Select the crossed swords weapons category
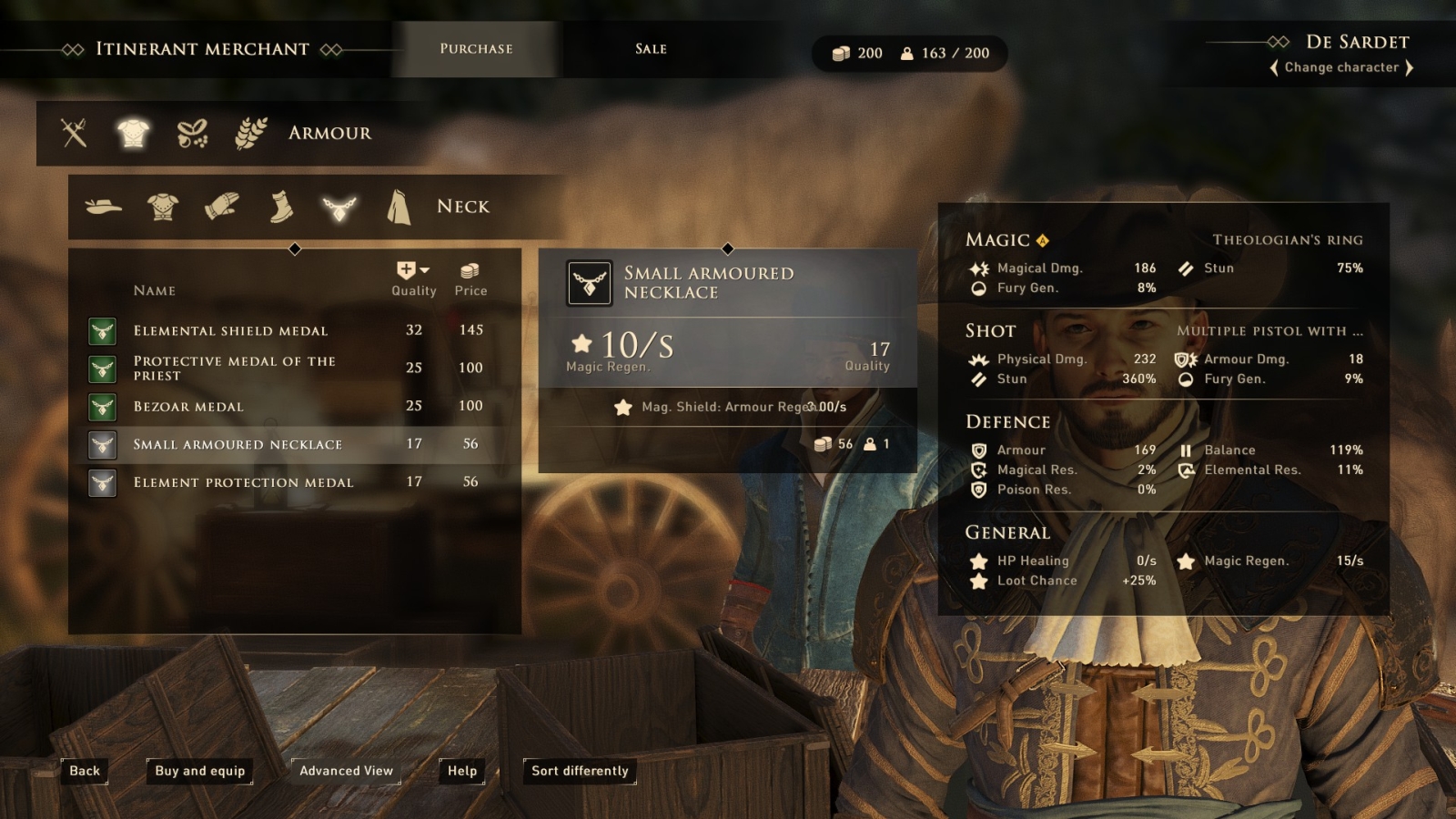The height and width of the screenshot is (819, 1456). (x=74, y=133)
